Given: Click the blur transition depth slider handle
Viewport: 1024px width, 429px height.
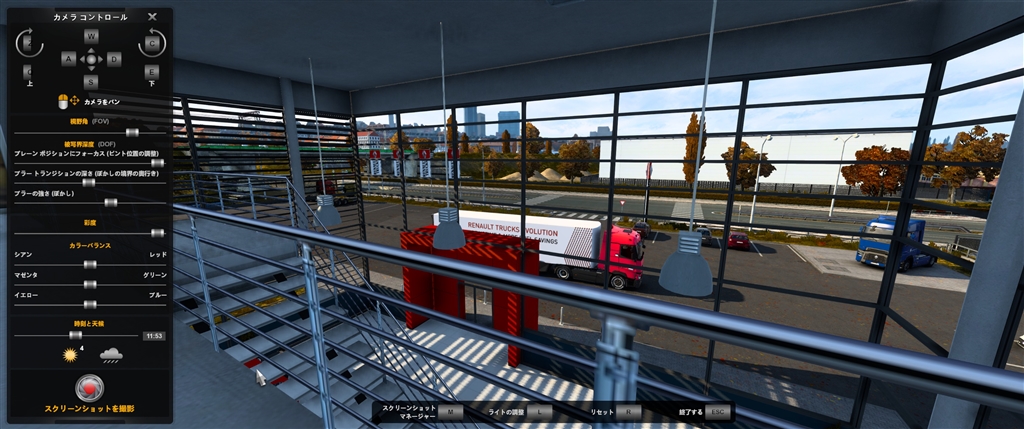Looking at the screenshot, I should (88, 182).
